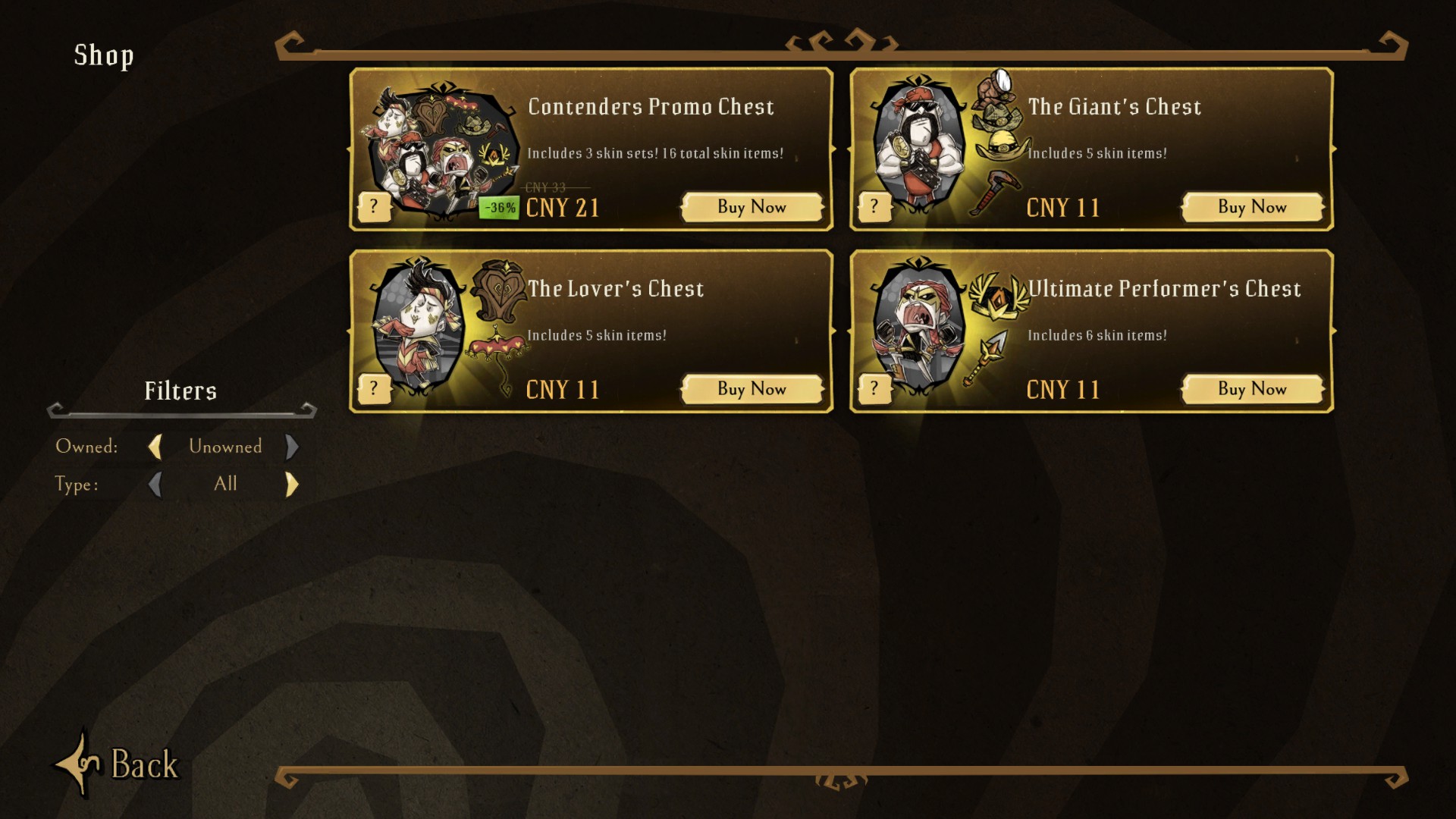Click the question mark on The Lover's Chest

point(374,388)
